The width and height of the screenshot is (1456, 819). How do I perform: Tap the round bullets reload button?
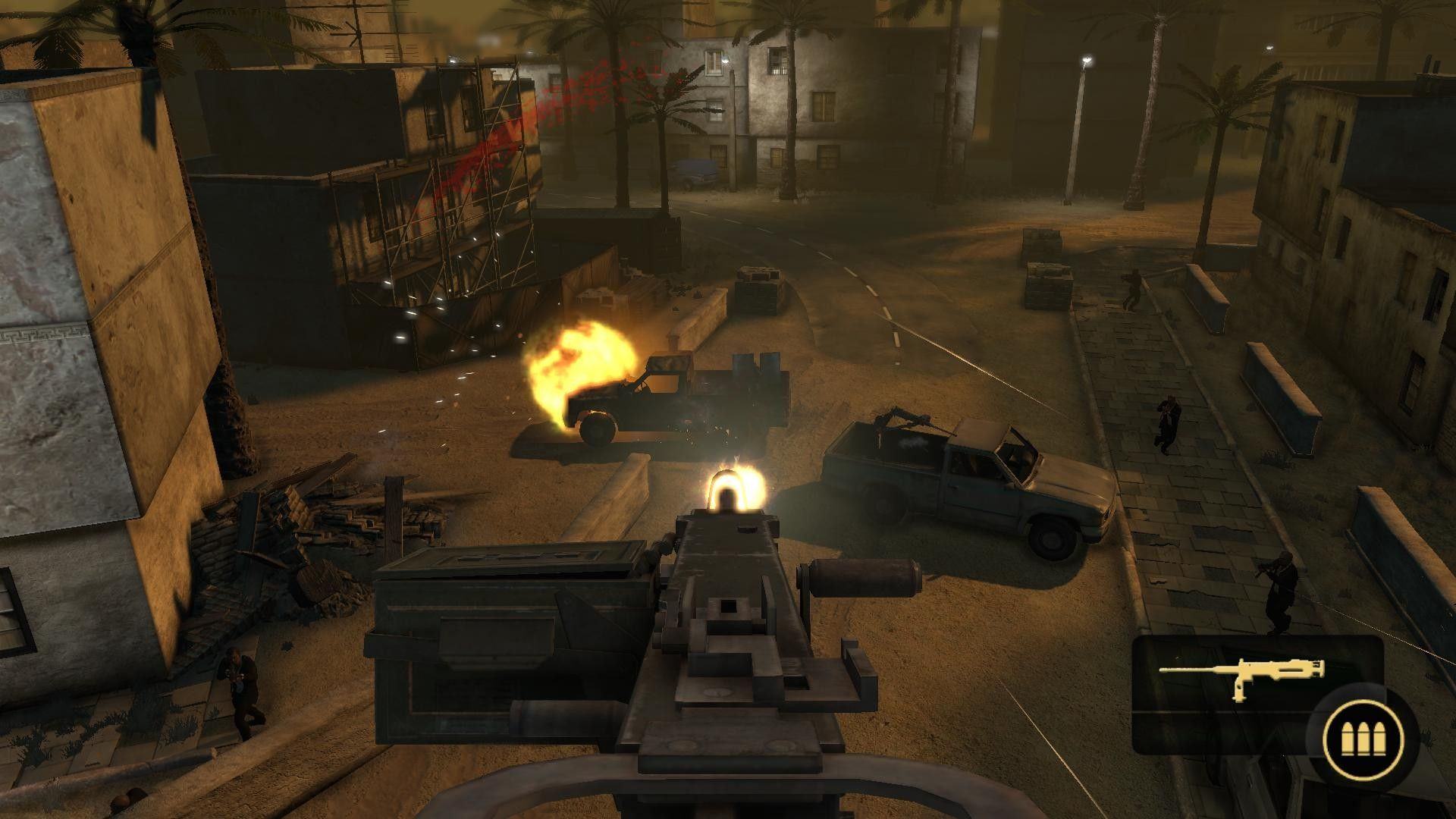click(x=1363, y=737)
